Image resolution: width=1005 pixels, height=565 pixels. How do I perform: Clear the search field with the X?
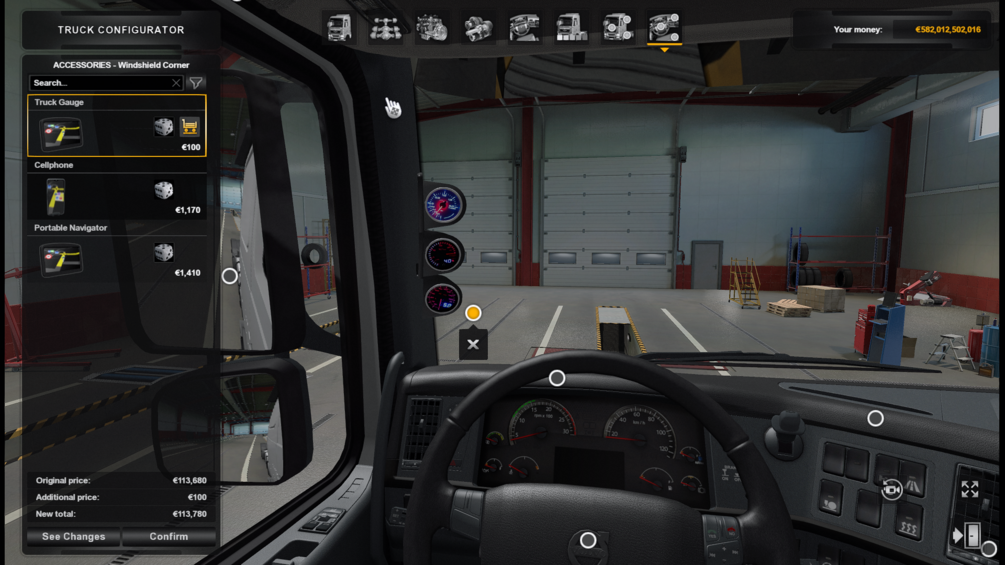[176, 83]
